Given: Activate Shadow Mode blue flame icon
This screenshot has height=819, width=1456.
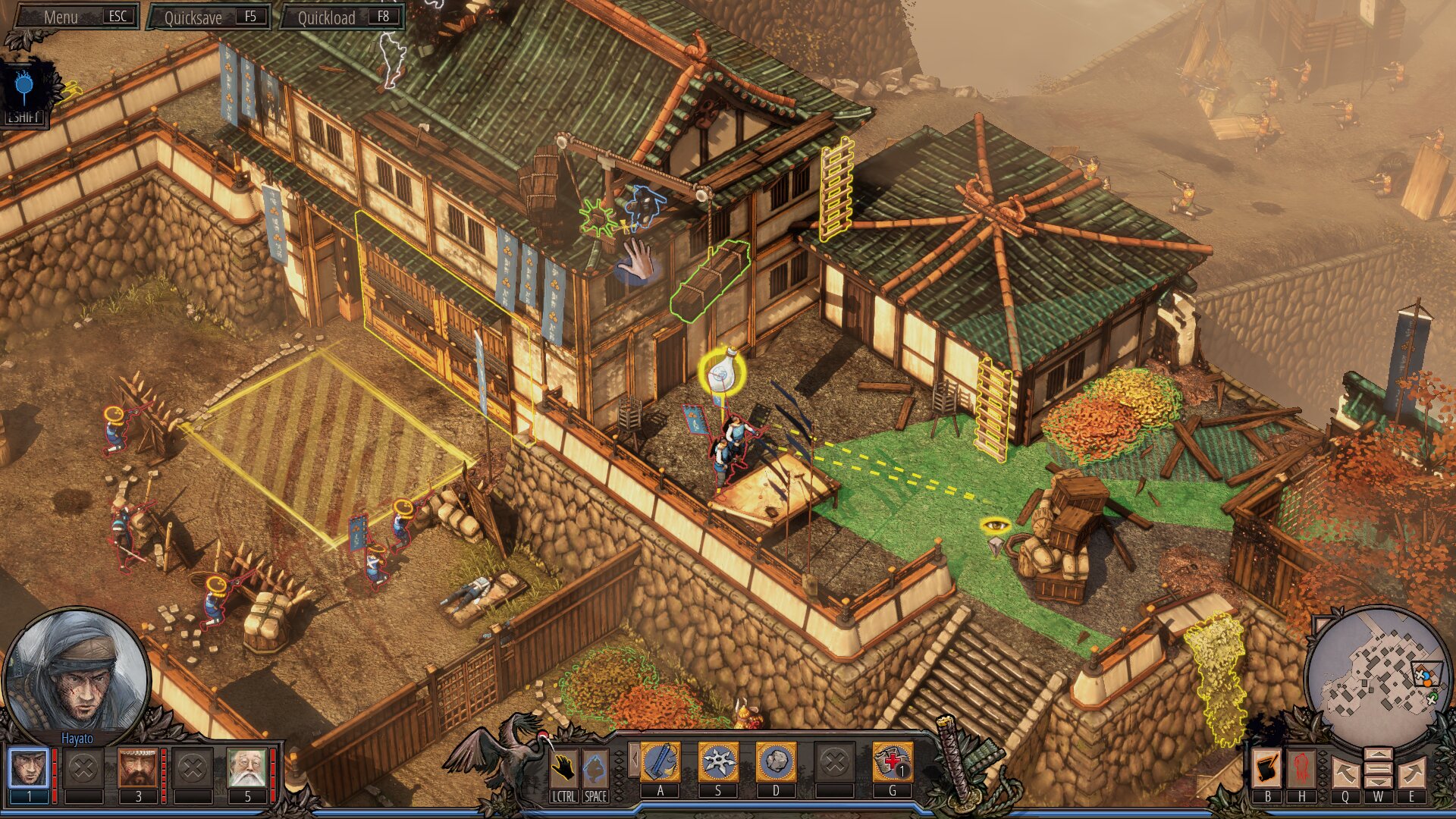Looking at the screenshot, I should (24, 89).
